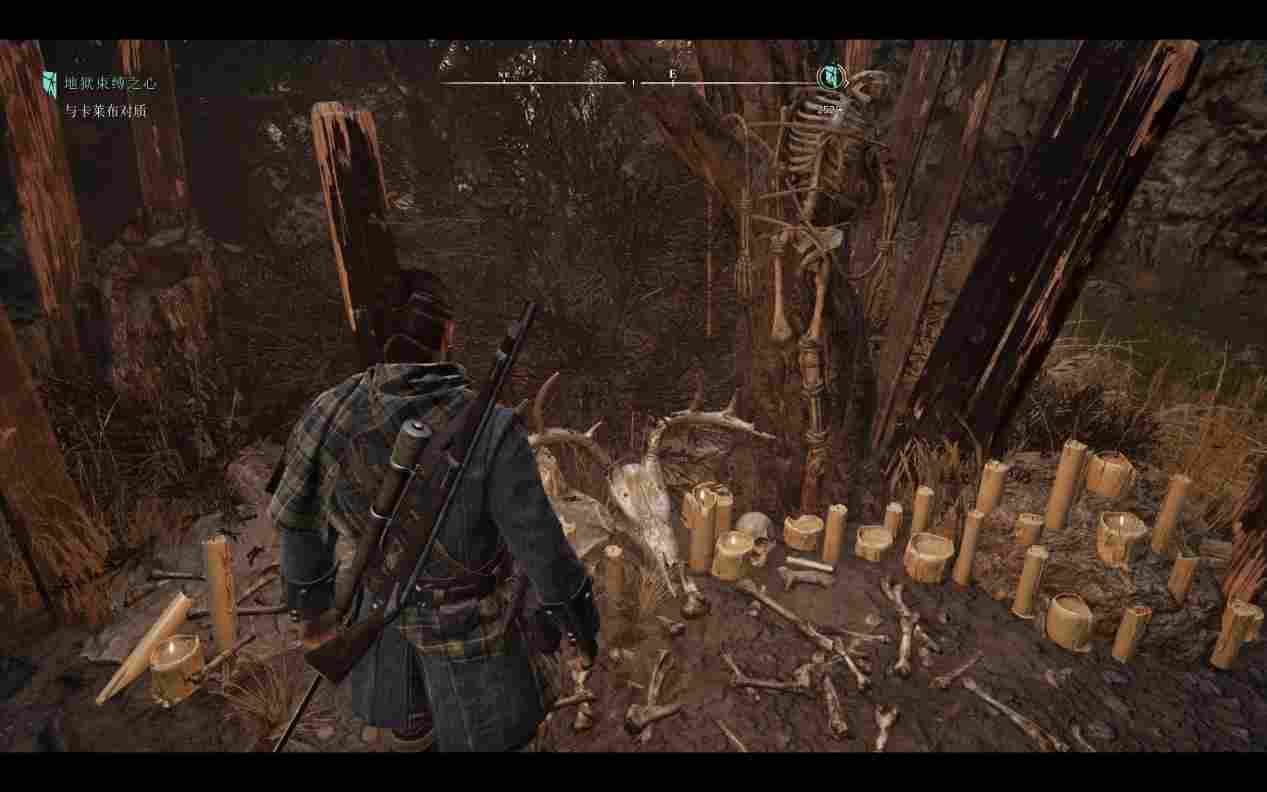Select the quest marker on the compass
Image resolution: width=1267 pixels, height=792 pixels.
(829, 76)
